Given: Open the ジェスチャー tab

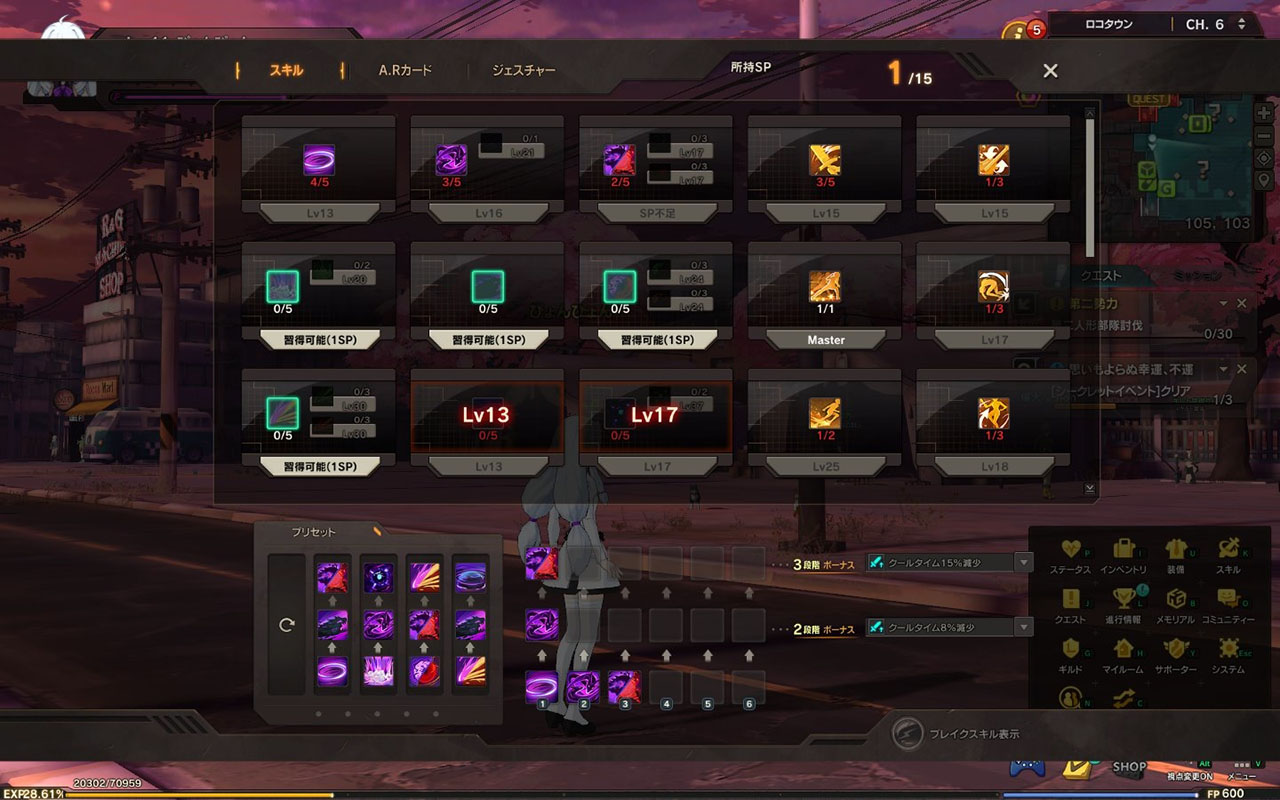Looking at the screenshot, I should (x=523, y=71).
